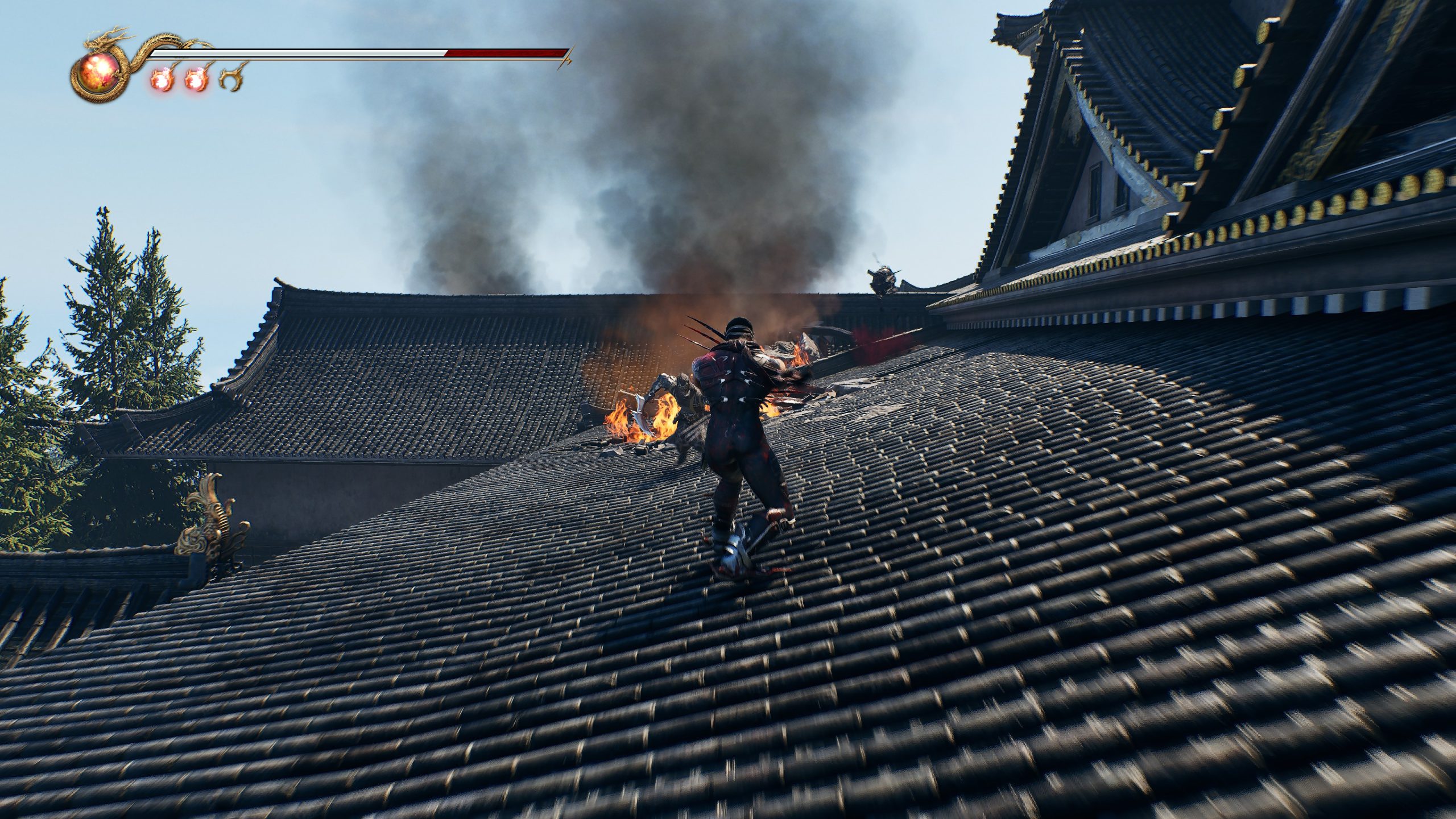Click the lightning-bolt tip of the health bar

pyautogui.click(x=567, y=57)
